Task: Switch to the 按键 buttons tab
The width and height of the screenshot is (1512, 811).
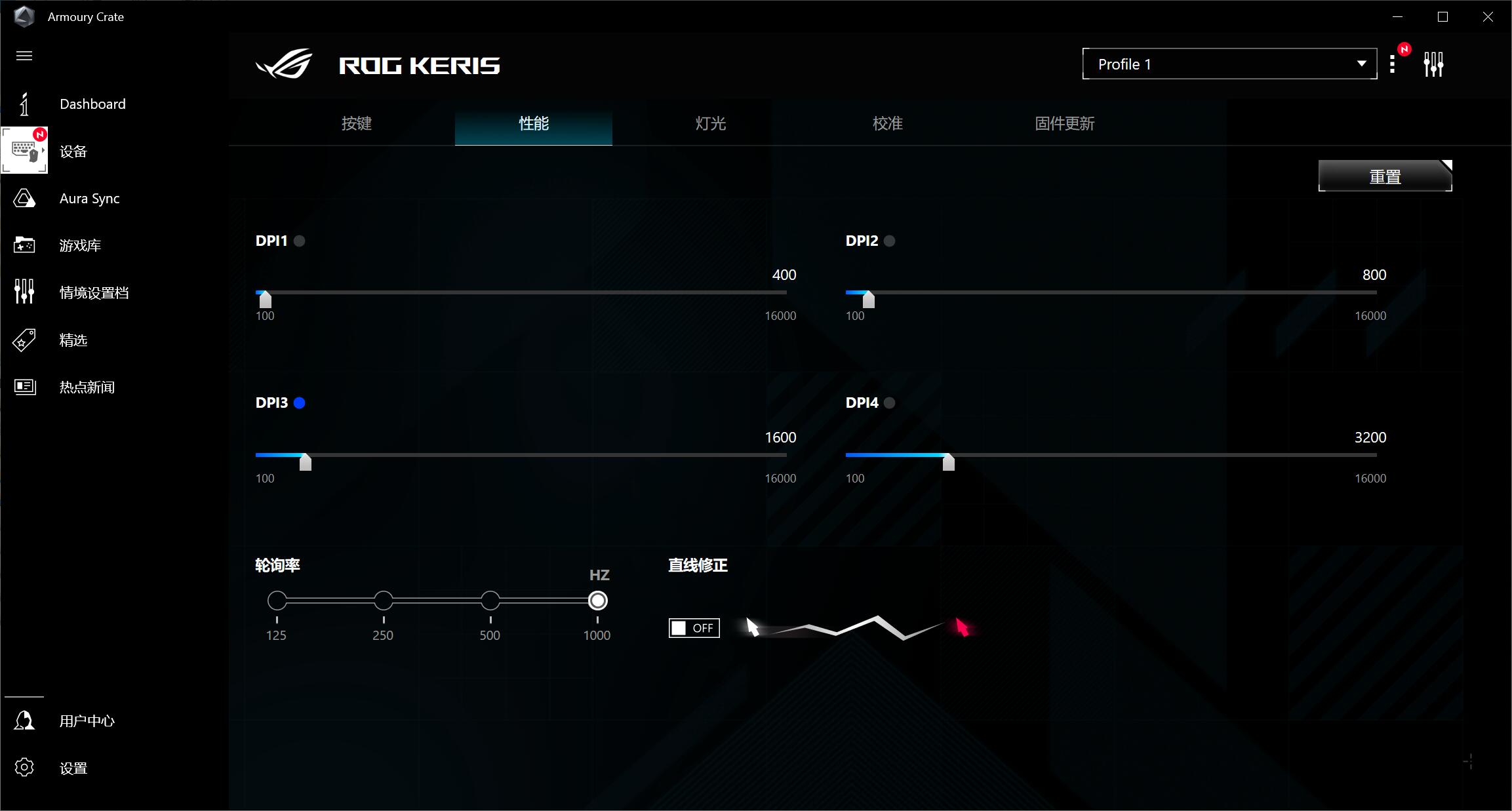Action: (x=357, y=123)
